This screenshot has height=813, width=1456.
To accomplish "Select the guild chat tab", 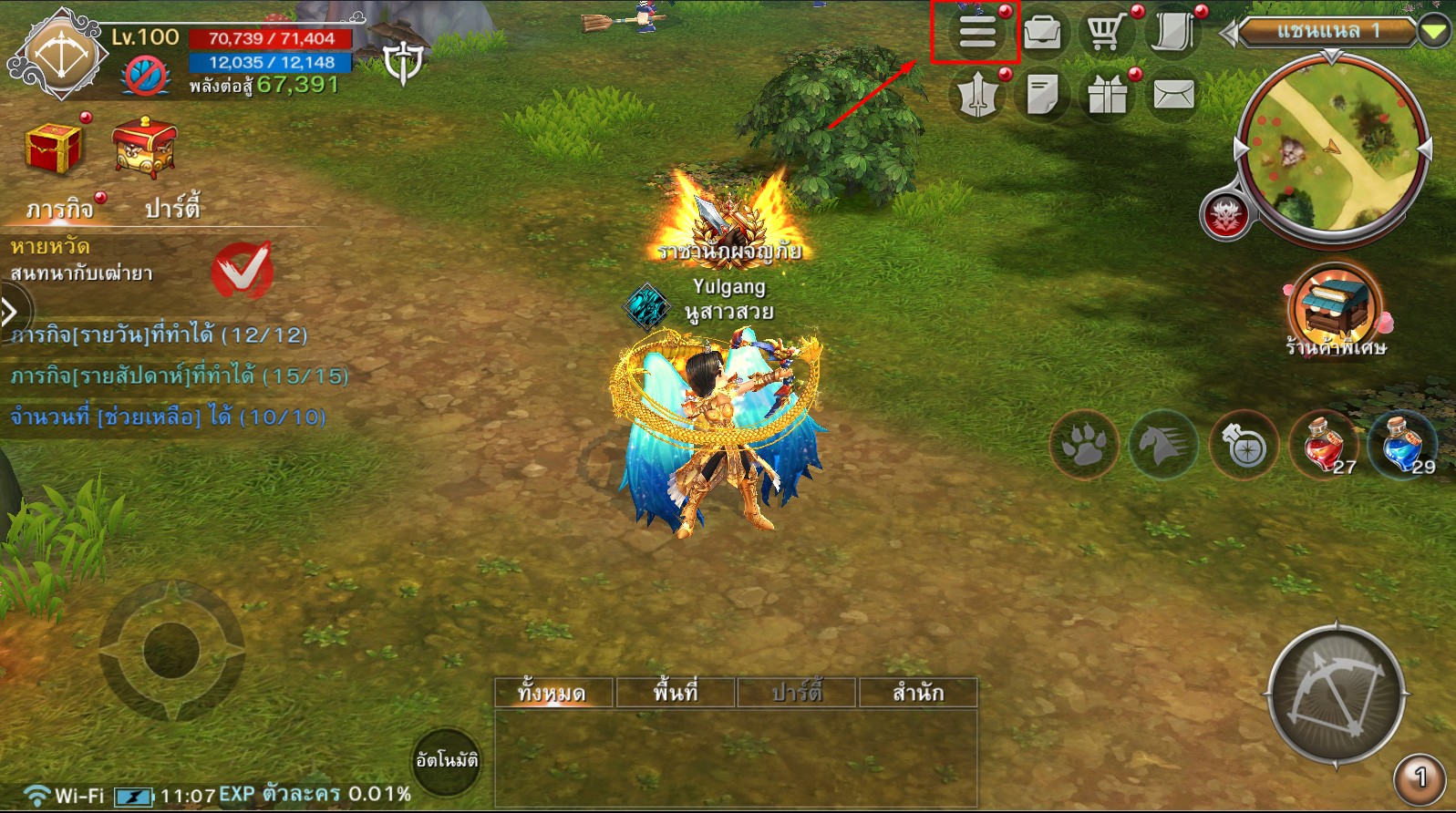I will (x=917, y=693).
